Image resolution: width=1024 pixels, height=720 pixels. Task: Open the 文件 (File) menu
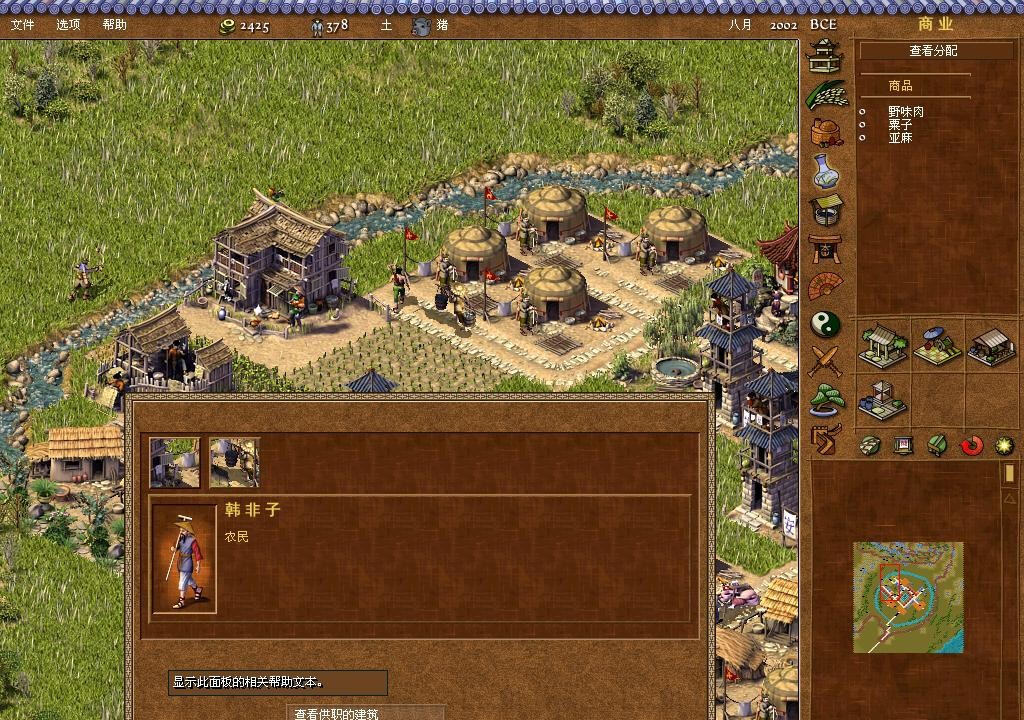pos(22,25)
